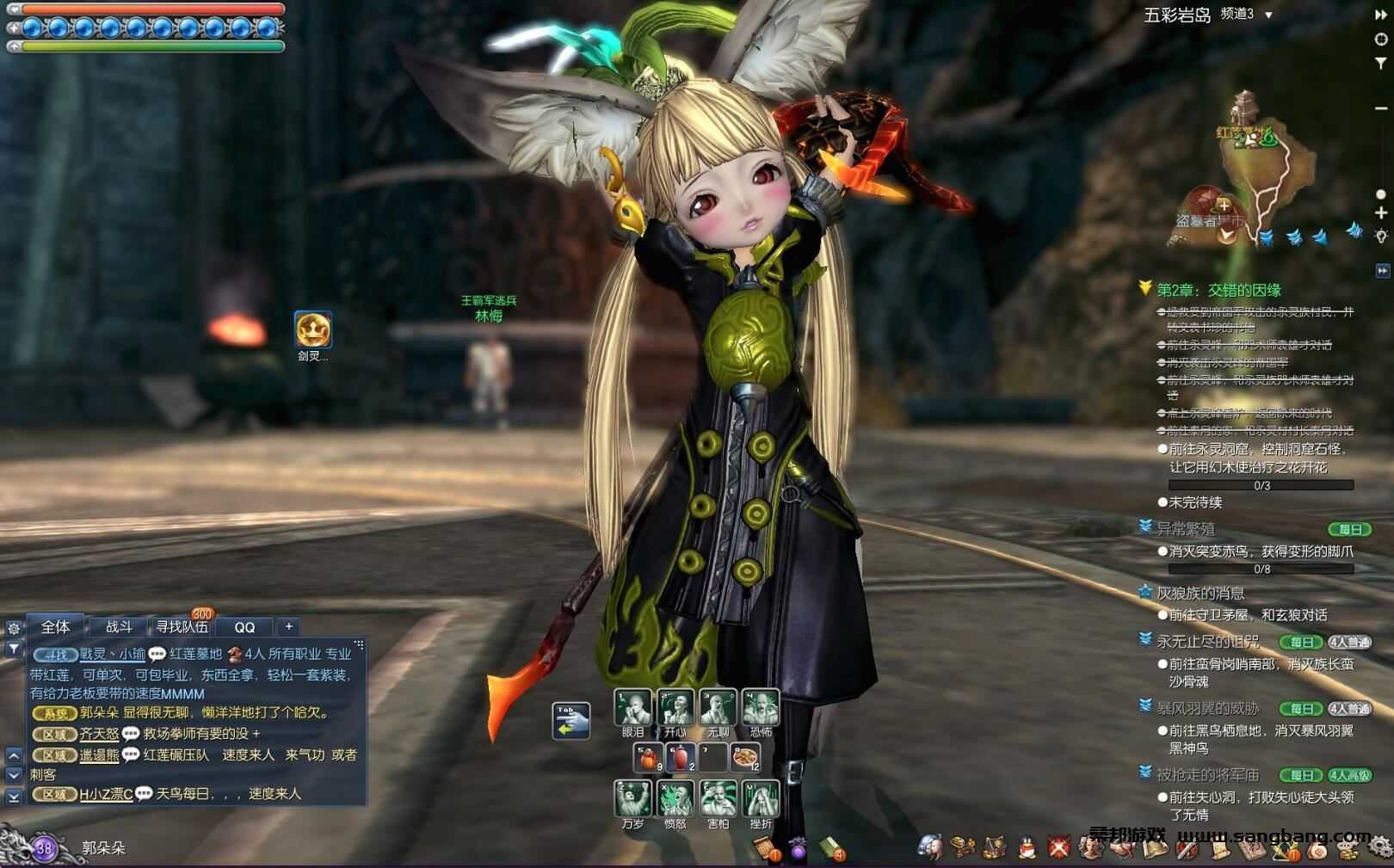Eat the food bowl item in hotbar
This screenshot has width=1394, height=868.
click(745, 758)
